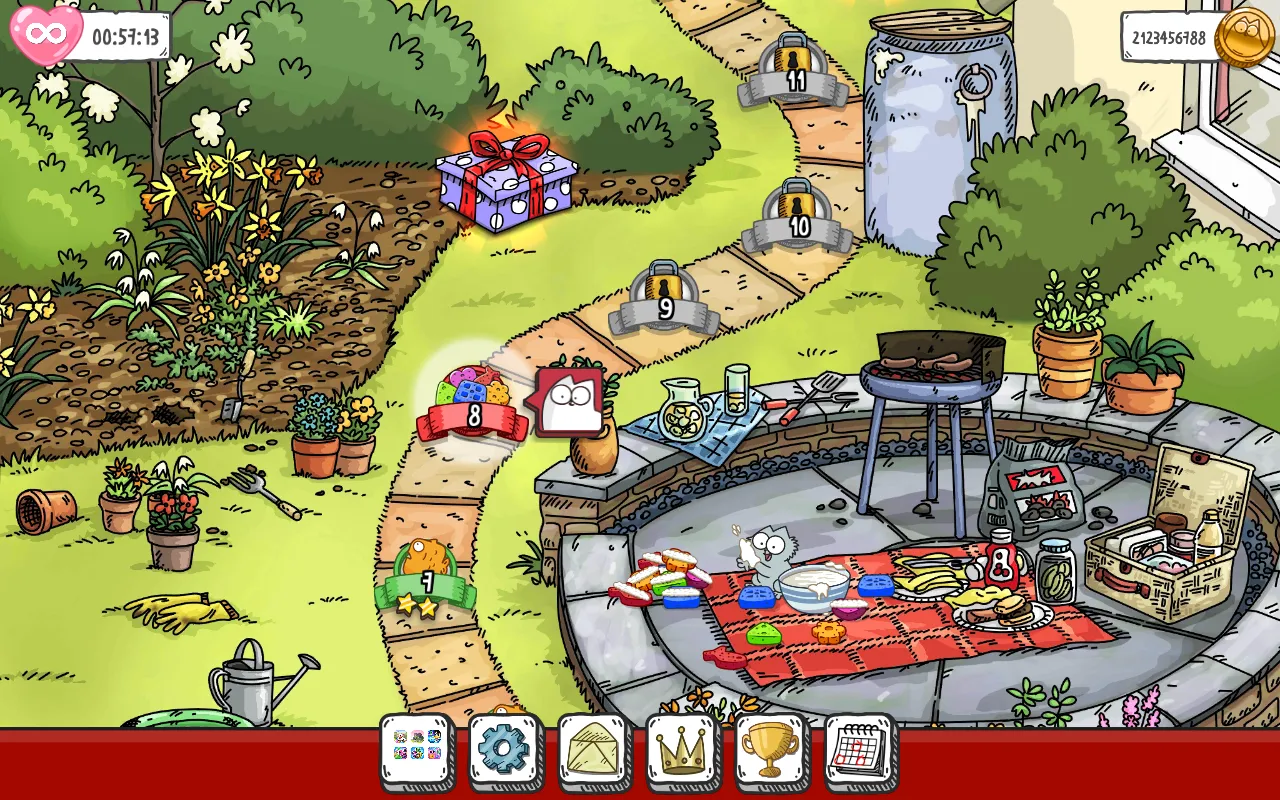
Task: Click the gold coin currency icon
Action: point(1244,37)
